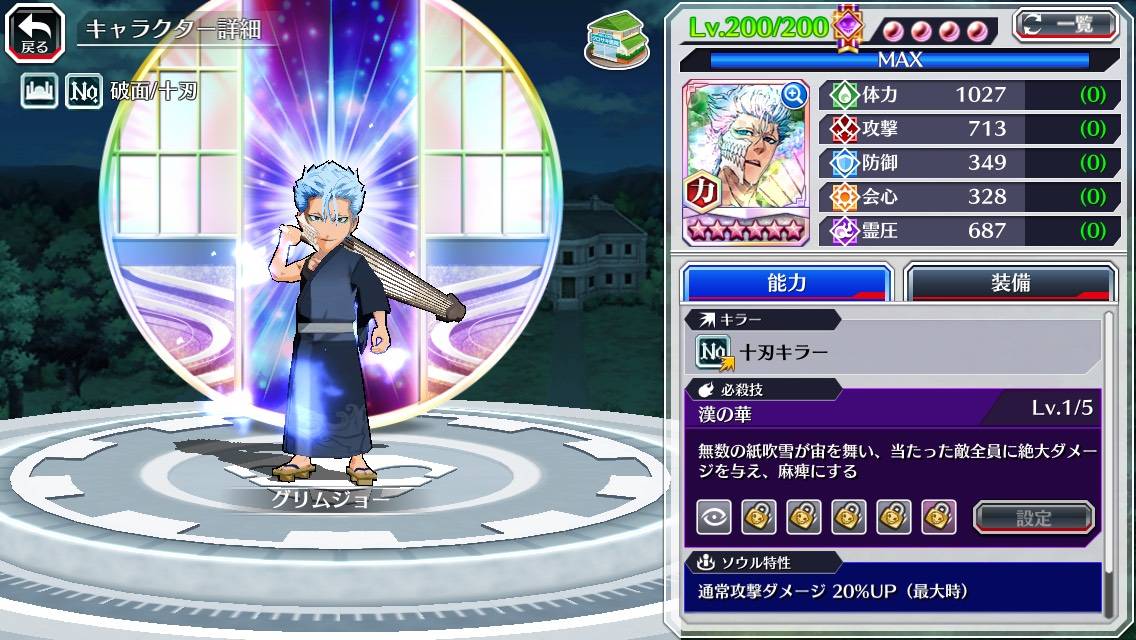Zoom the Grimmjow character portrait
Screen dimensions: 1136x640
tap(795, 96)
